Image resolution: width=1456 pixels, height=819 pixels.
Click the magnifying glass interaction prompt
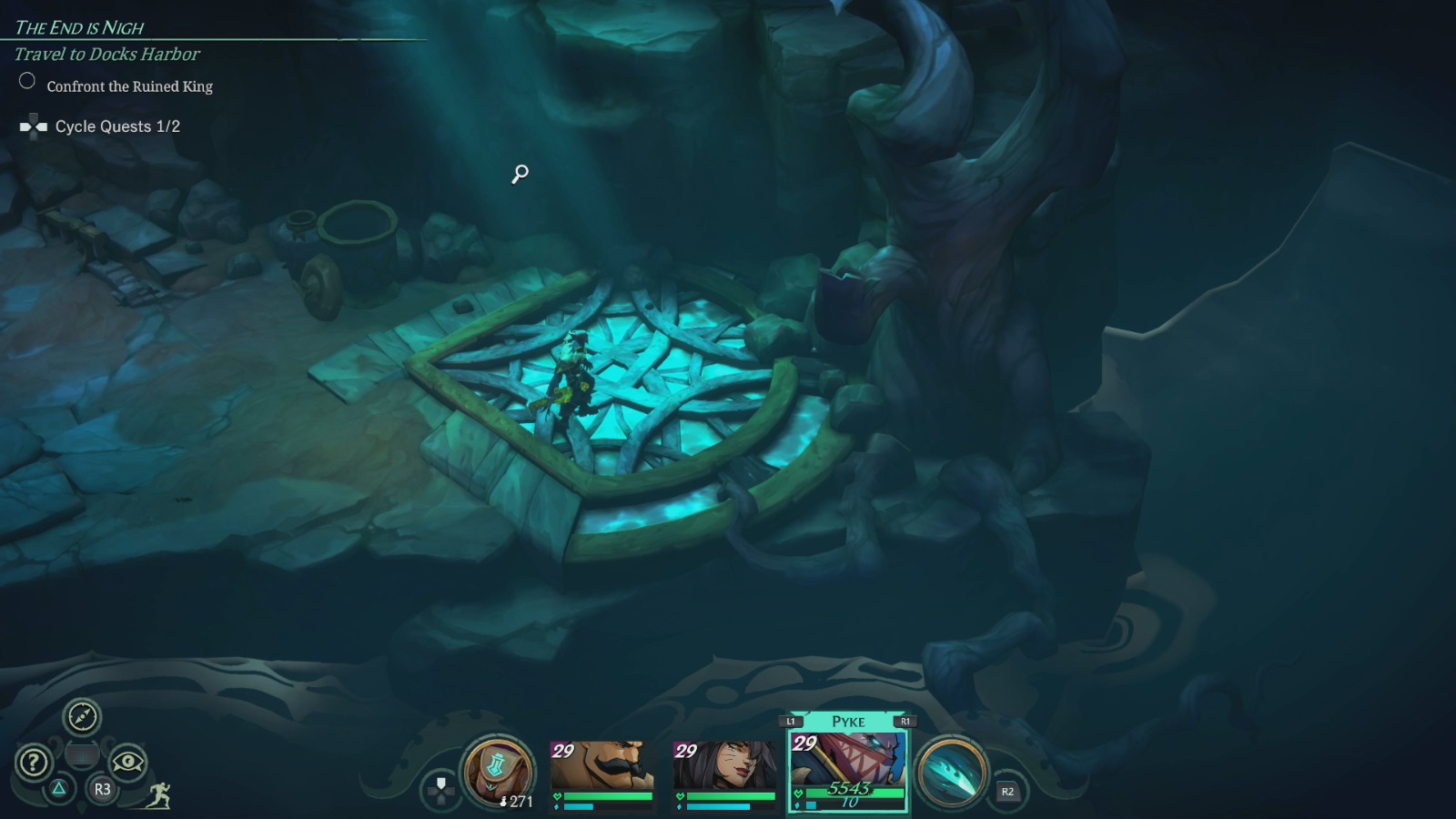pyautogui.click(x=518, y=173)
